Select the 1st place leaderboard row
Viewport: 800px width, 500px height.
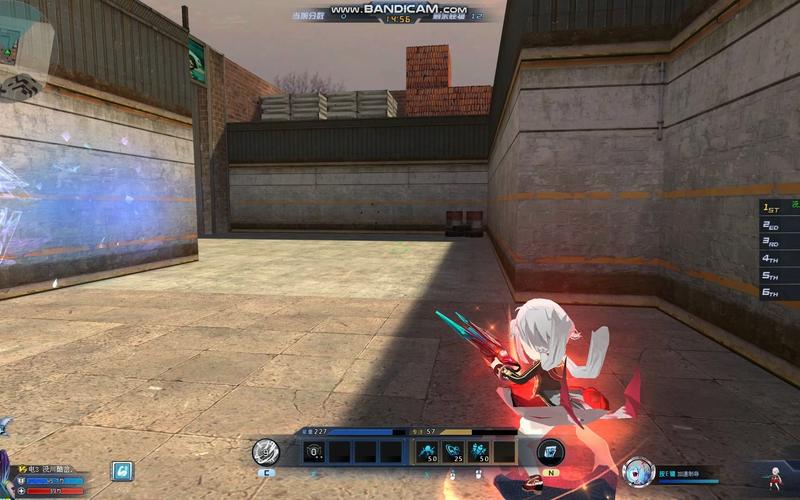tap(779, 208)
